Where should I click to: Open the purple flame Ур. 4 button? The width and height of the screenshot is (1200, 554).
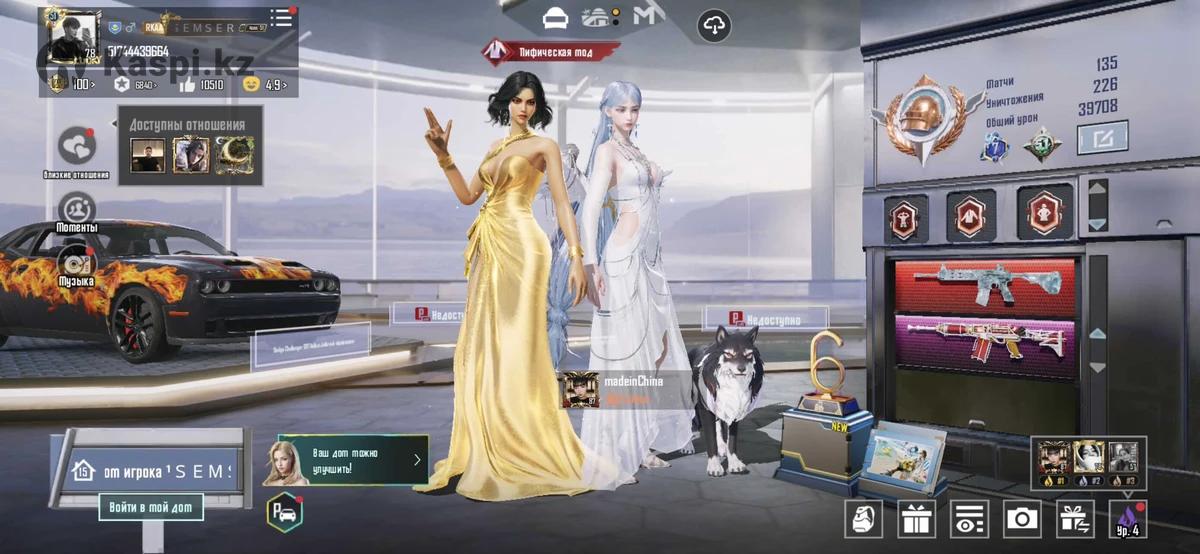[x=1128, y=518]
